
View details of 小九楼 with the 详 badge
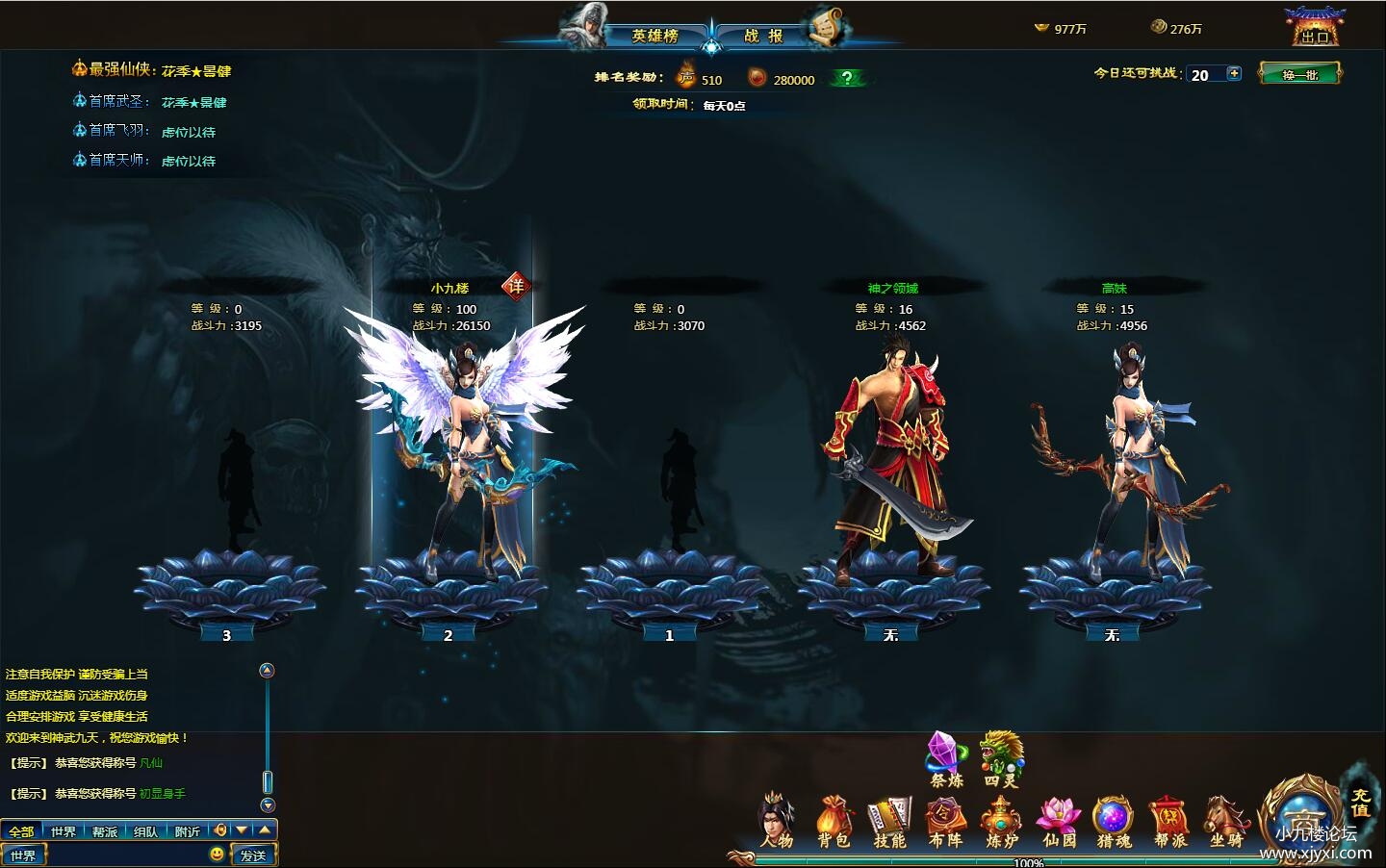517,286
